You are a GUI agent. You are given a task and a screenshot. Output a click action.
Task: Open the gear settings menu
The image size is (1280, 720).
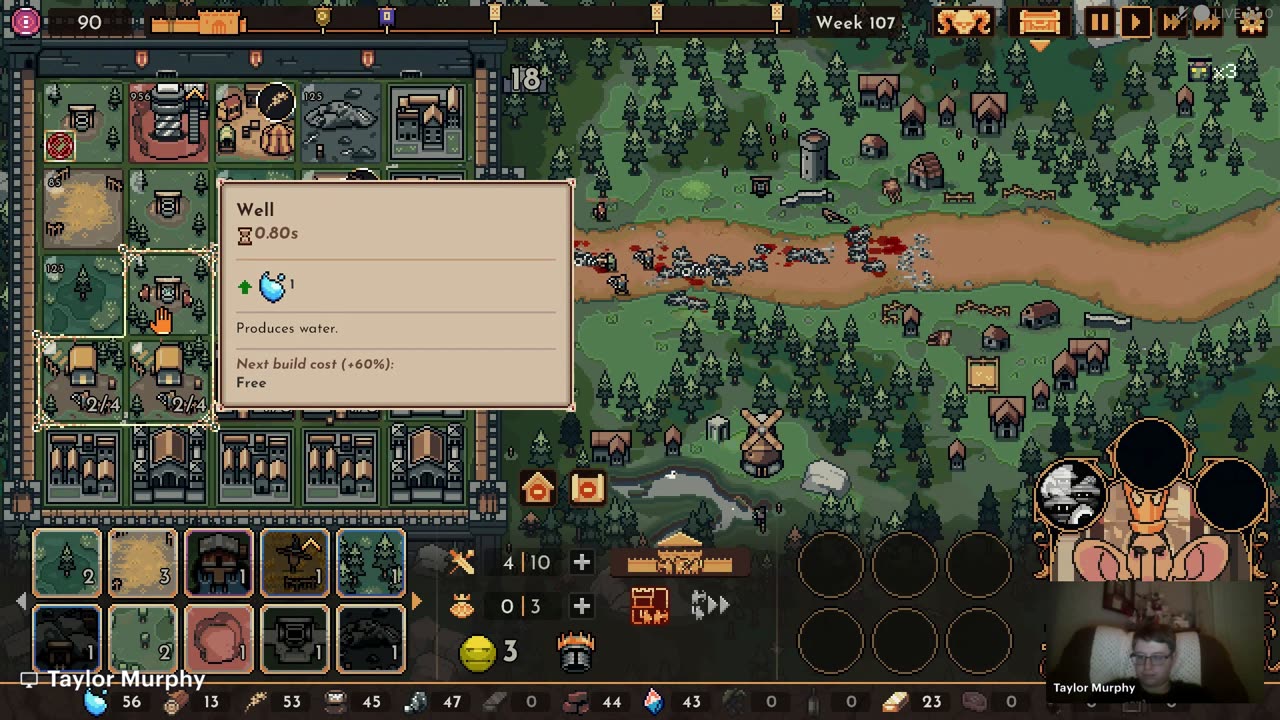1251,22
